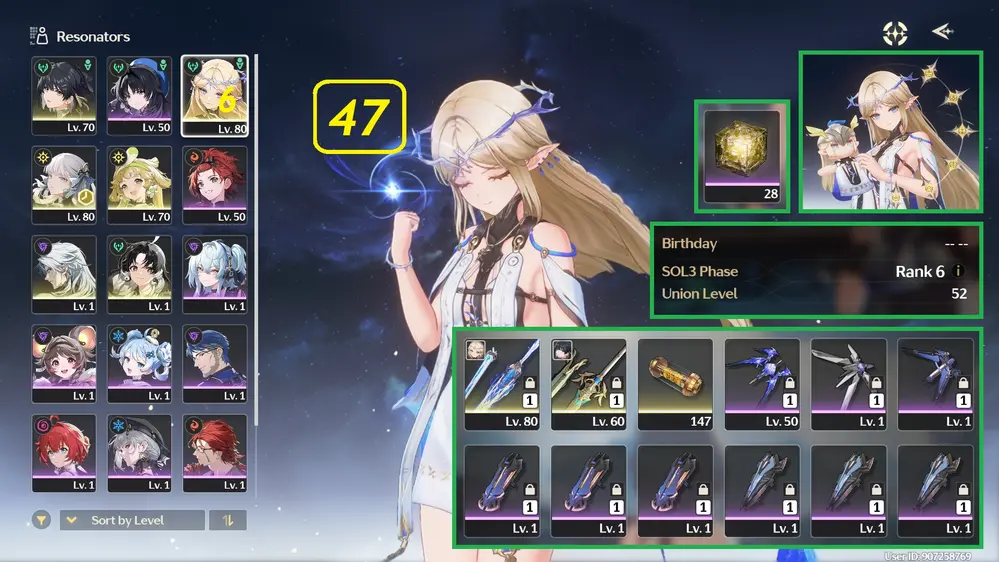The height and width of the screenshot is (562, 999).
Task: Select the brown-haired girl with round ears
Action: coord(64,363)
